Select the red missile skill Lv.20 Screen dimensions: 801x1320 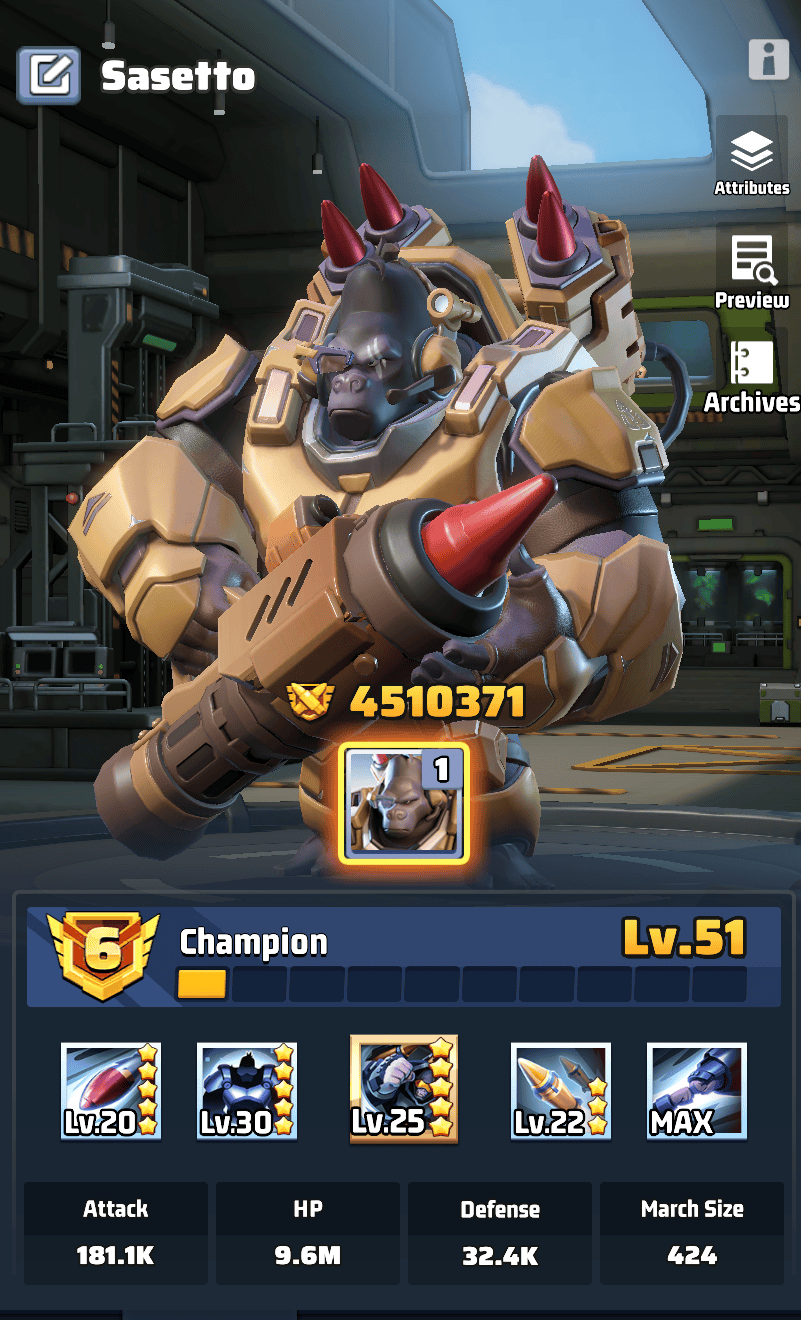tap(111, 1092)
